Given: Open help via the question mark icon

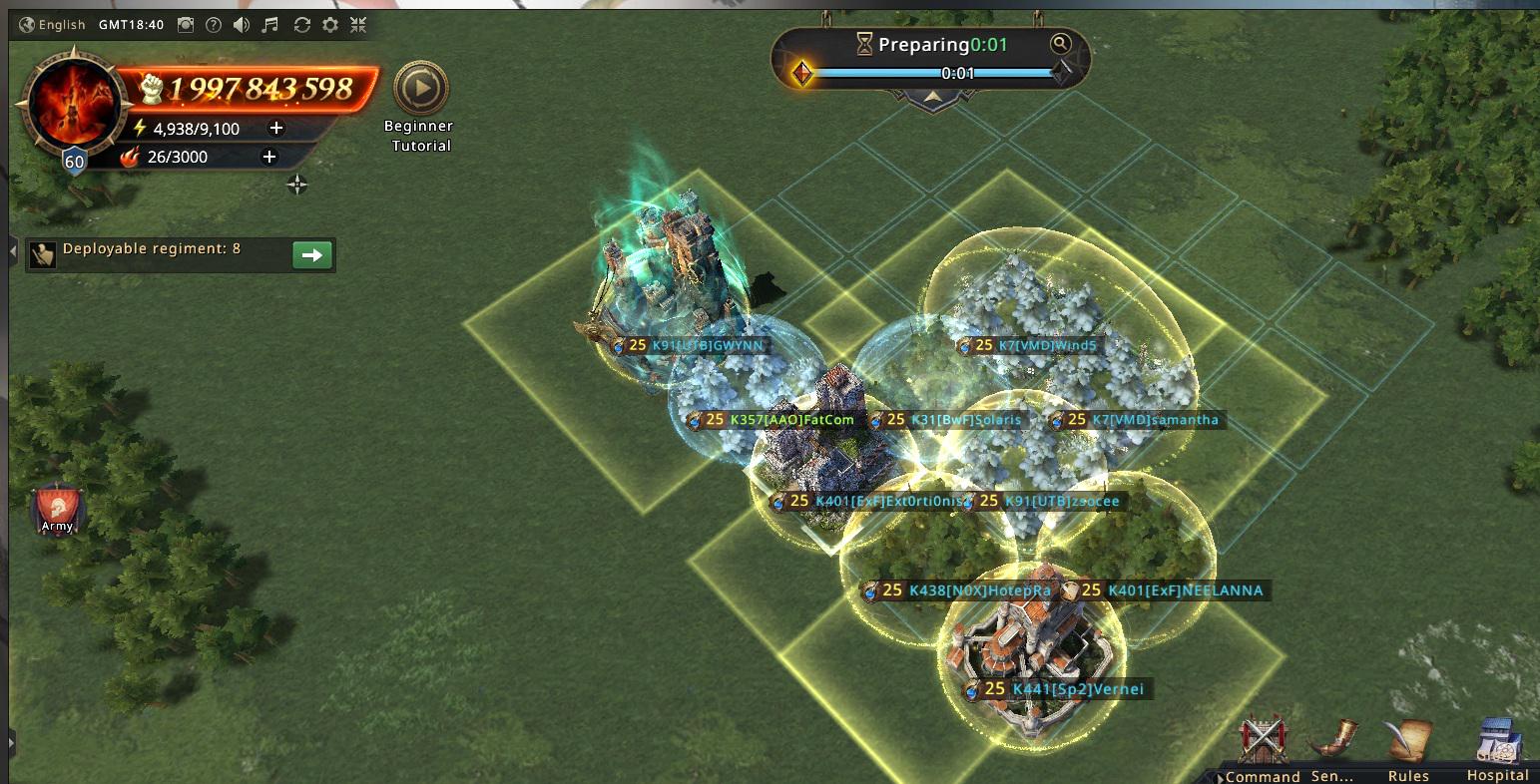Looking at the screenshot, I should pyautogui.click(x=214, y=25).
